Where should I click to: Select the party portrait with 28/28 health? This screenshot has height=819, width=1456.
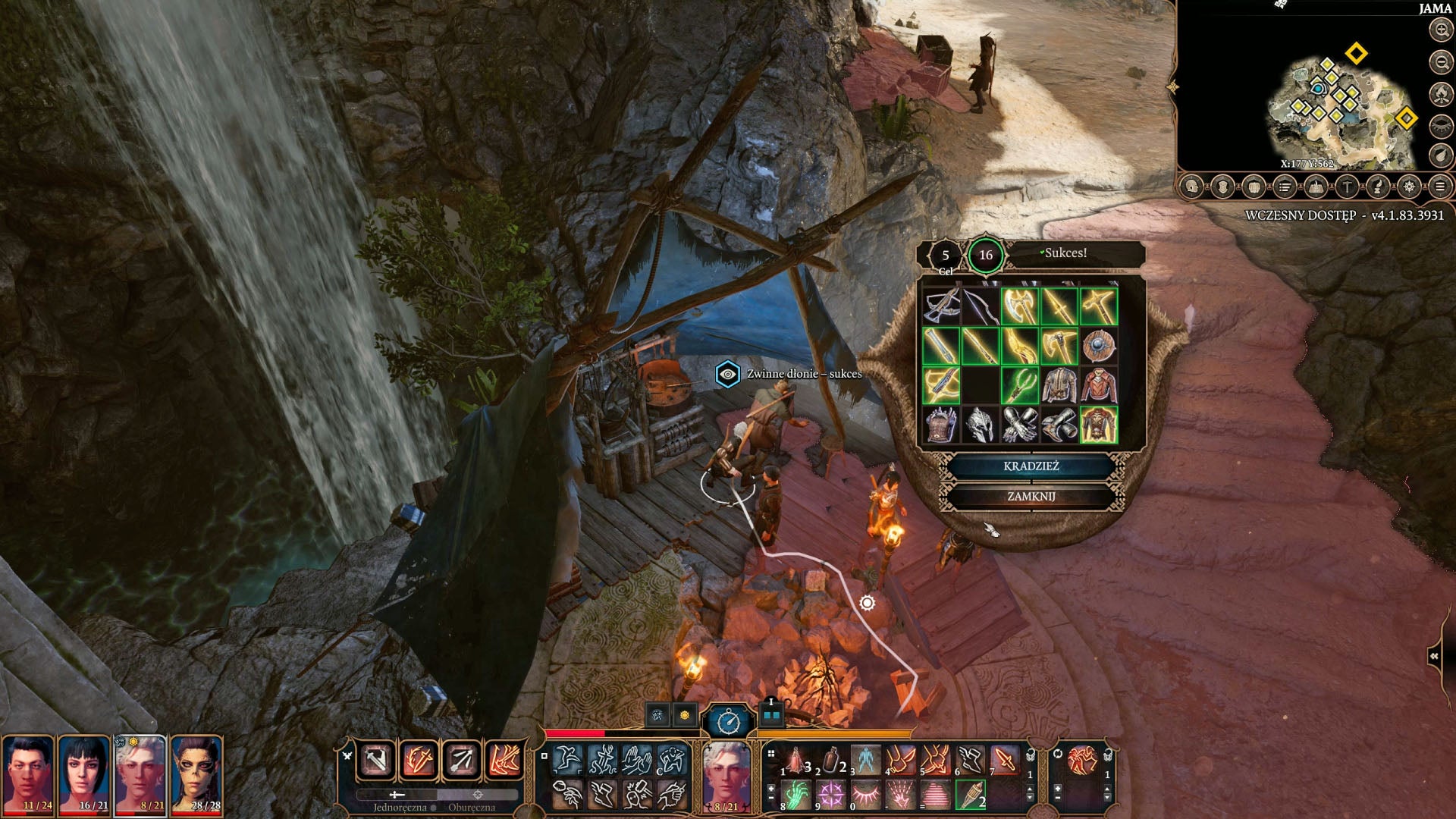[x=196, y=775]
